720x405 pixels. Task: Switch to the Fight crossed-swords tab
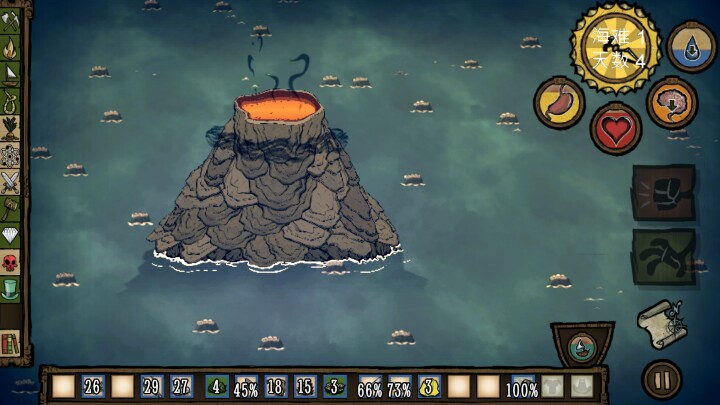tap(11, 182)
